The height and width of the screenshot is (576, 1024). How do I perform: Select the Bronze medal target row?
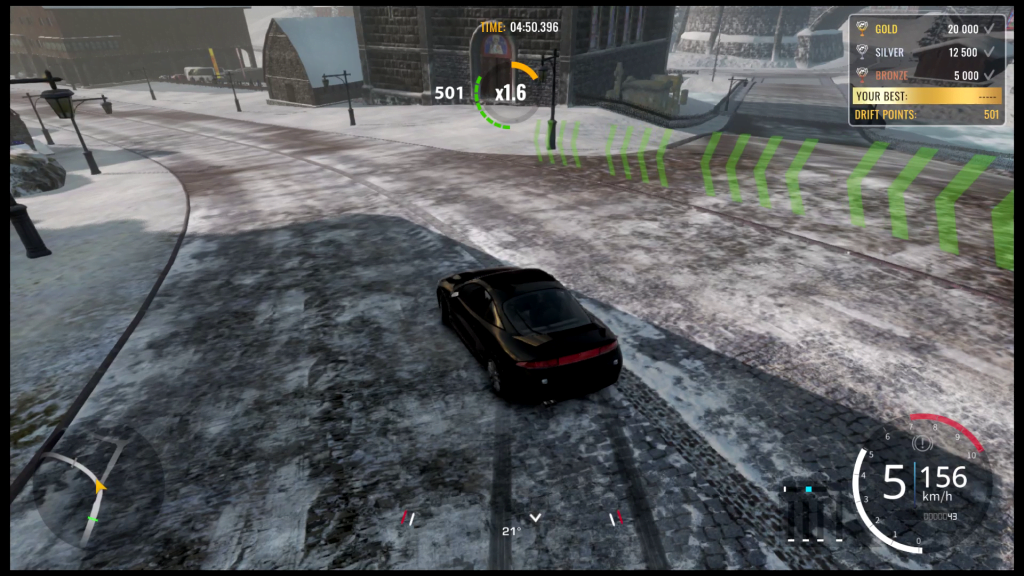[926, 75]
